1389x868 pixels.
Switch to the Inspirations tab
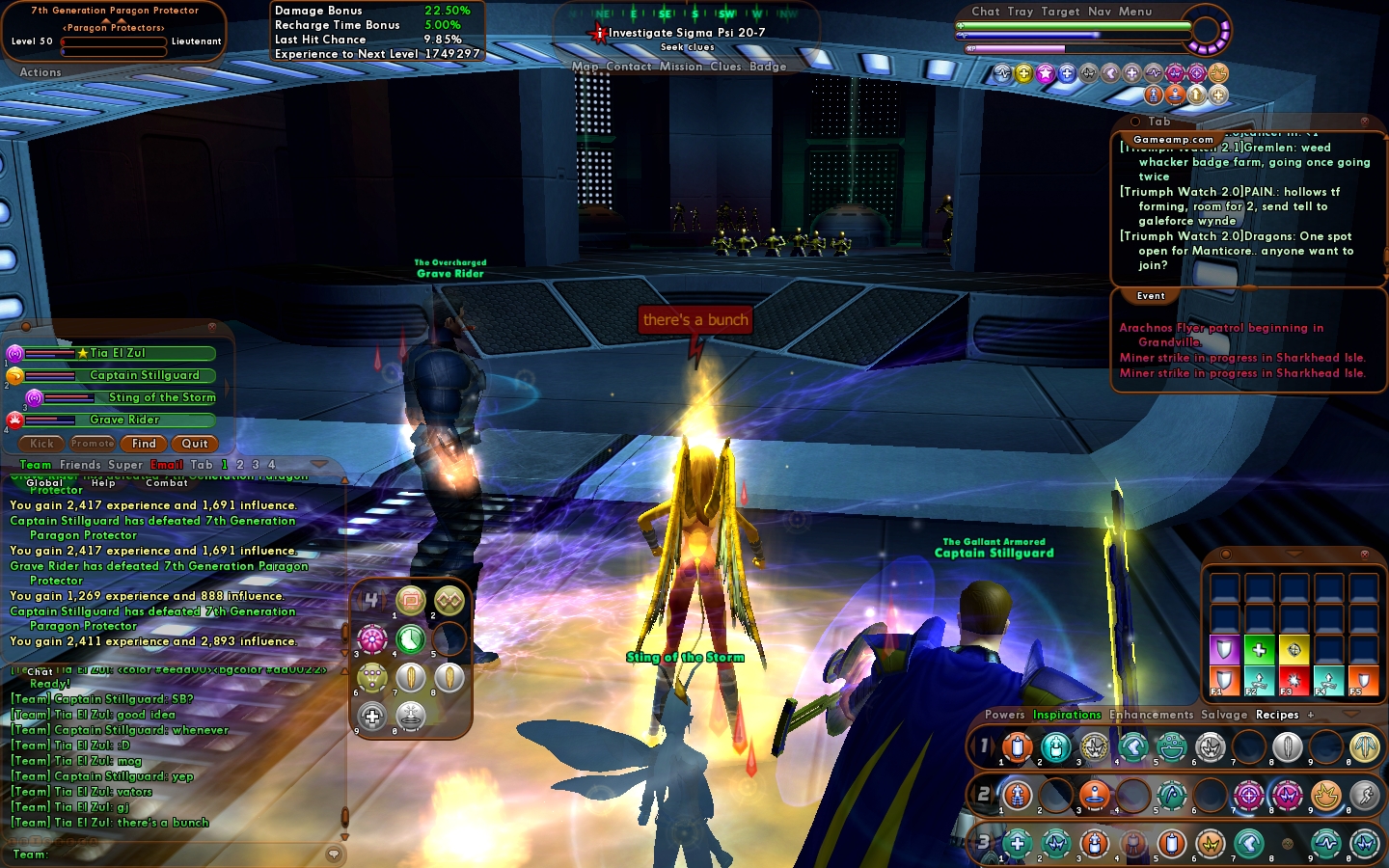(1067, 715)
